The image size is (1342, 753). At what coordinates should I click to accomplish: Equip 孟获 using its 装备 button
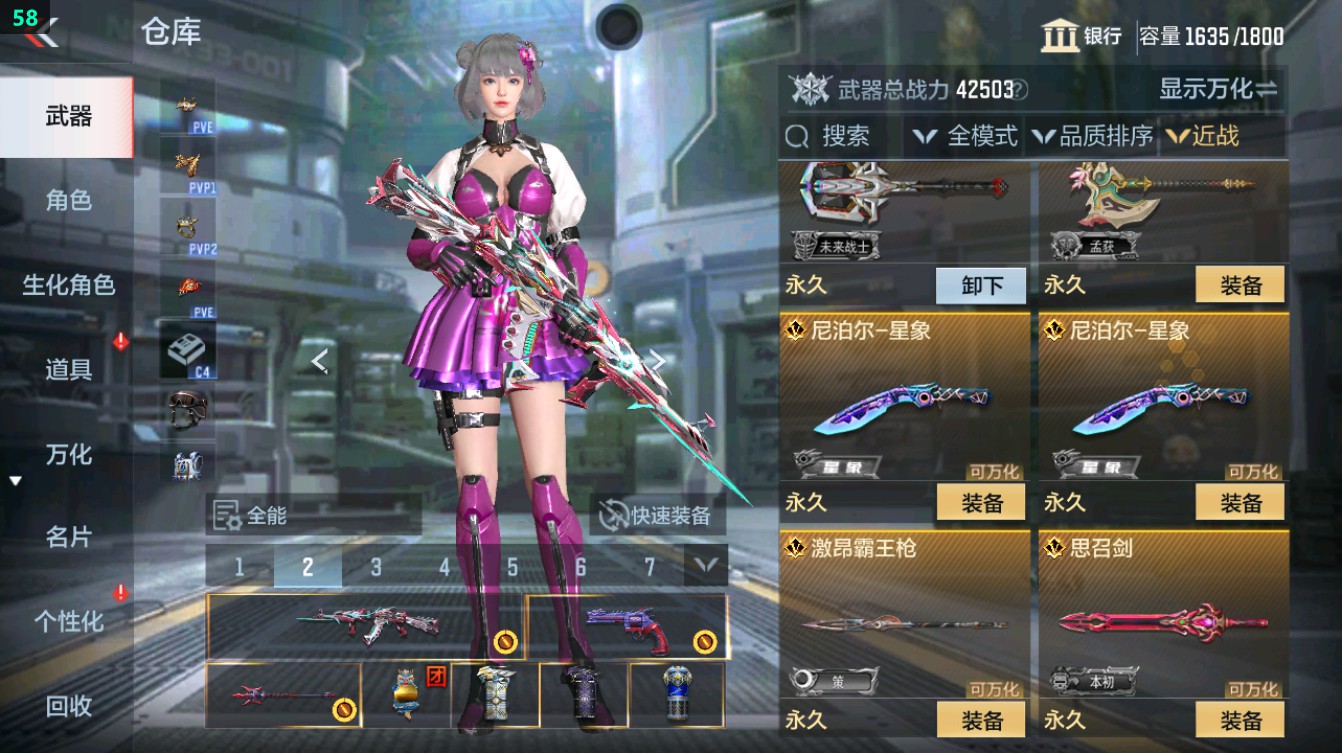(1241, 286)
